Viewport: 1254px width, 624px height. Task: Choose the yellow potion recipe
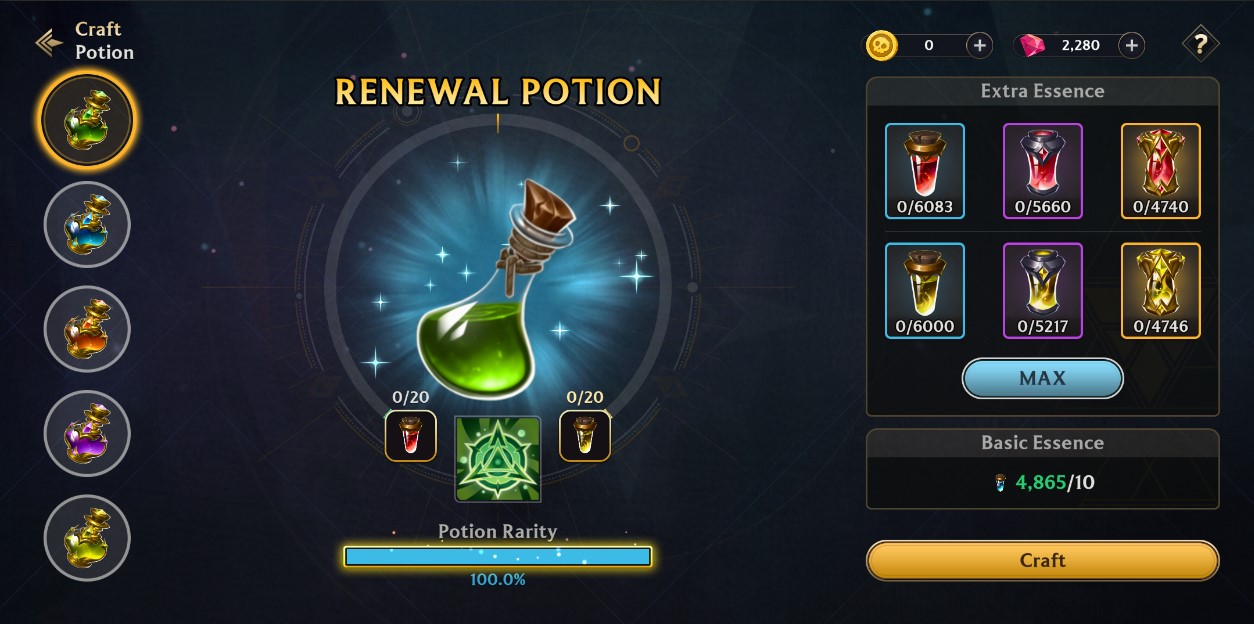(87, 537)
